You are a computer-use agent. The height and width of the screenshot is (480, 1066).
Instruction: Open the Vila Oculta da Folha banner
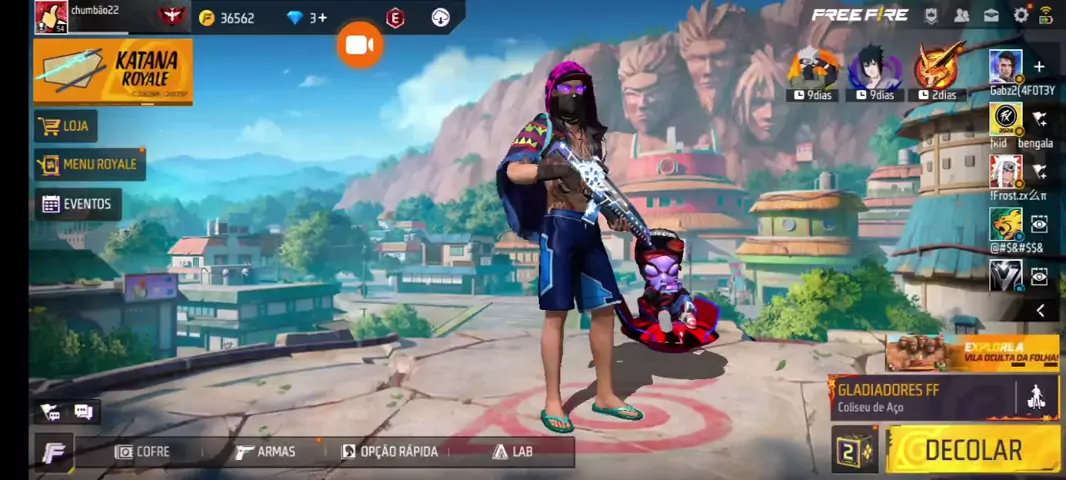click(972, 353)
